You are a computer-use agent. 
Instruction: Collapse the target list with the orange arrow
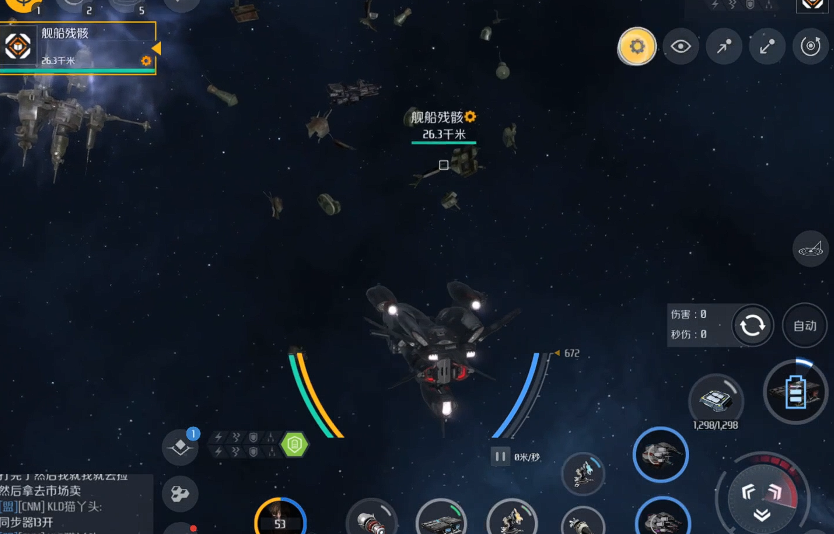point(156,48)
